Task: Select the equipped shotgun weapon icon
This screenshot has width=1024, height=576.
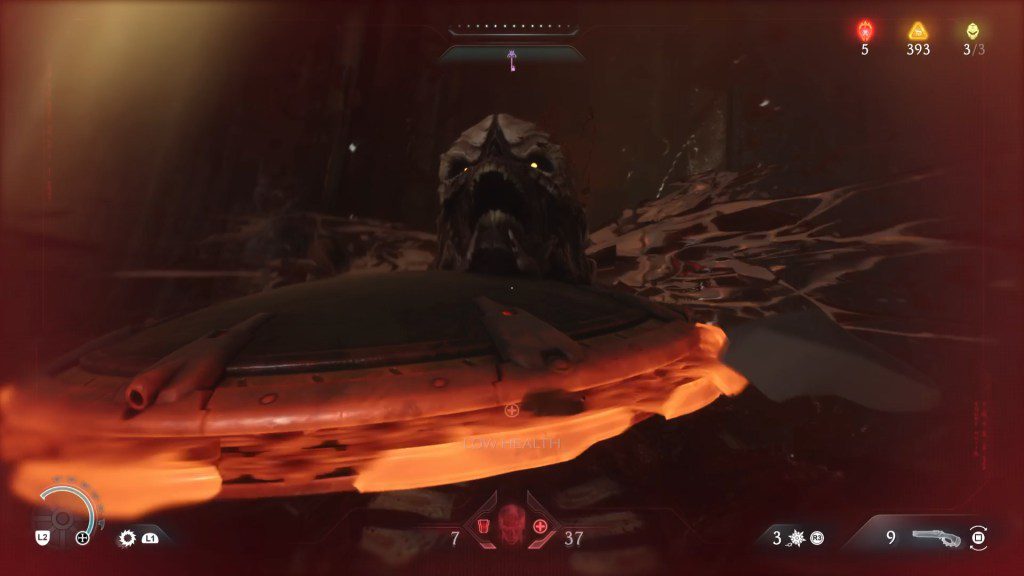Action: 936,538
